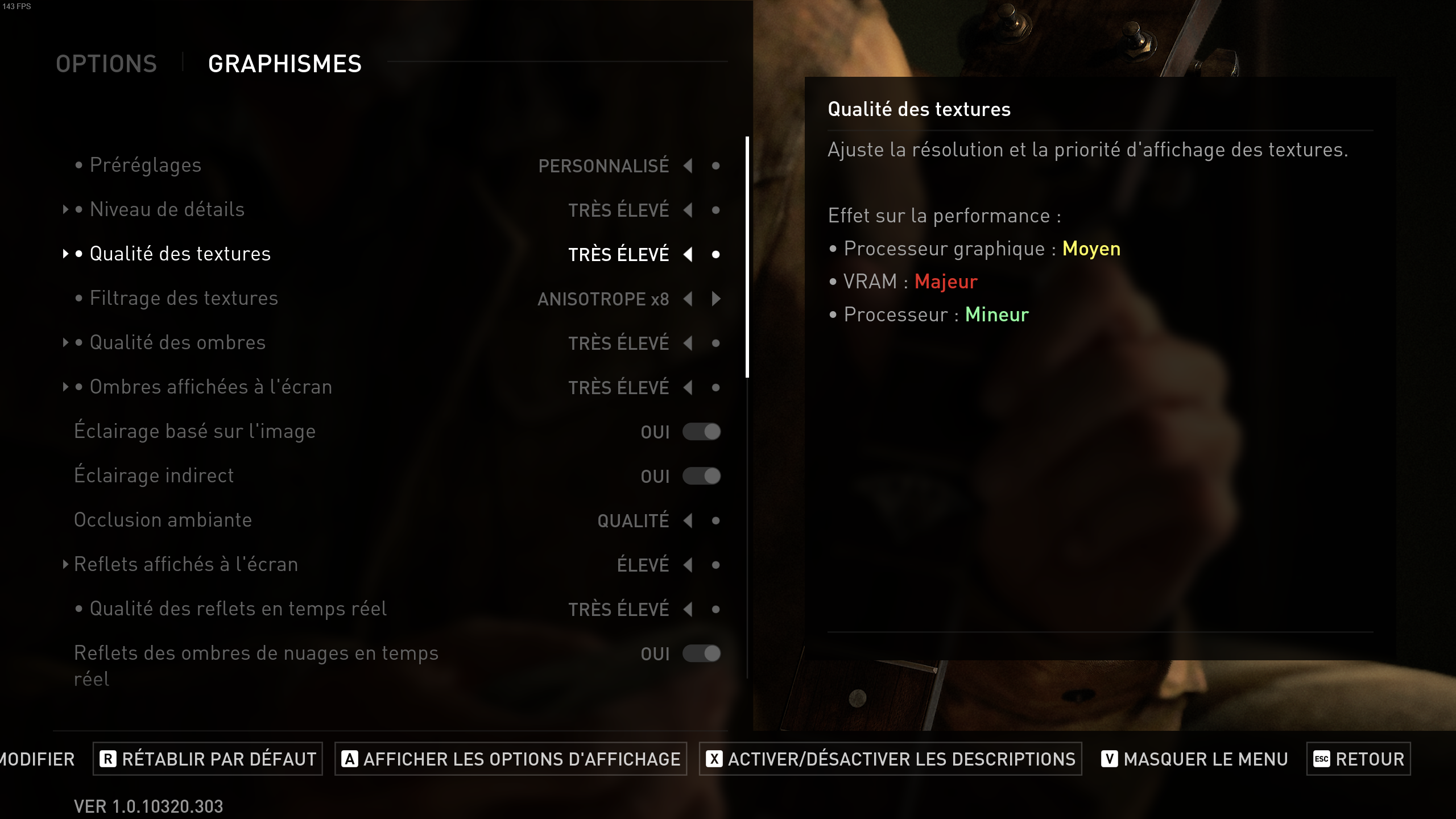Click the ESC key icon next to RETOUR
The height and width of the screenshot is (819, 1456).
[x=1321, y=759]
